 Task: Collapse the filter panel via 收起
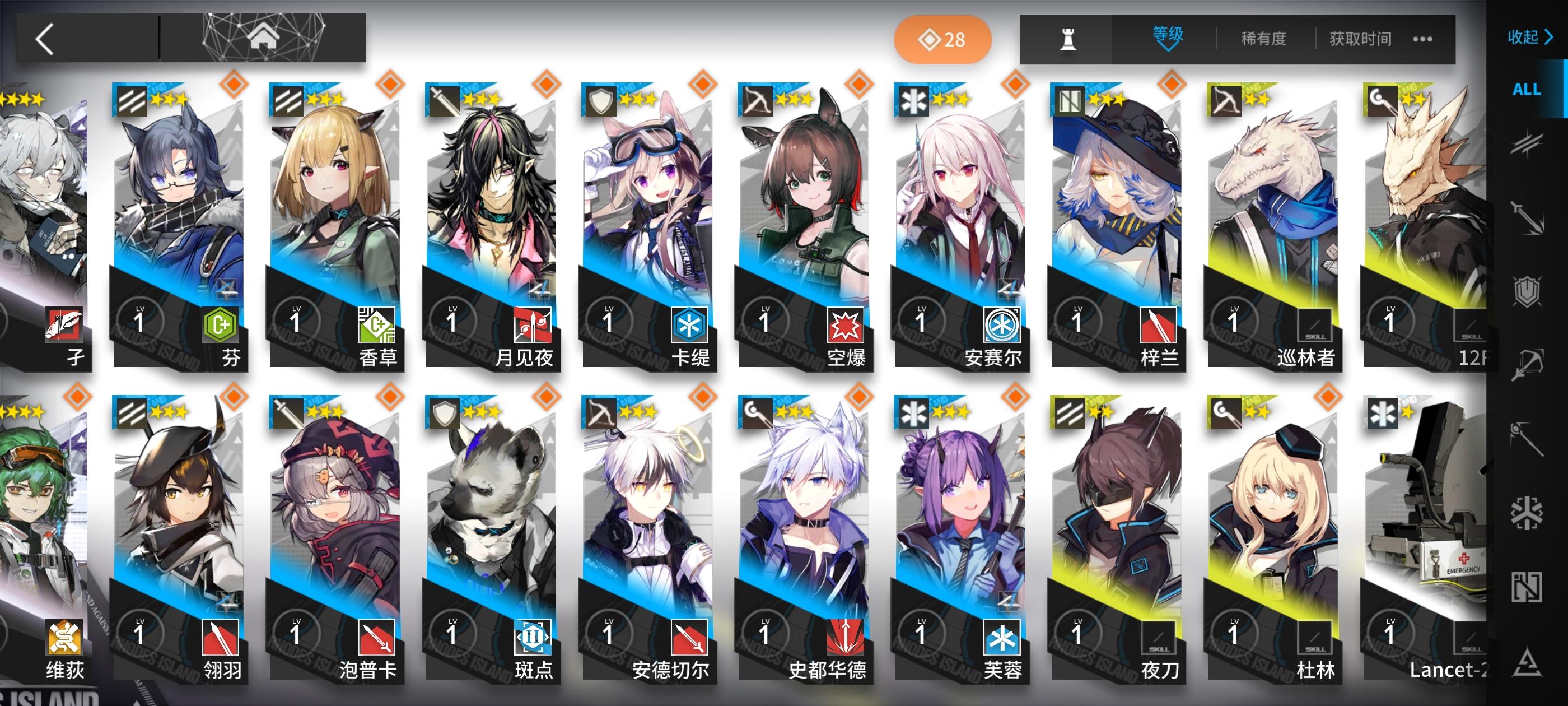pos(1531,38)
